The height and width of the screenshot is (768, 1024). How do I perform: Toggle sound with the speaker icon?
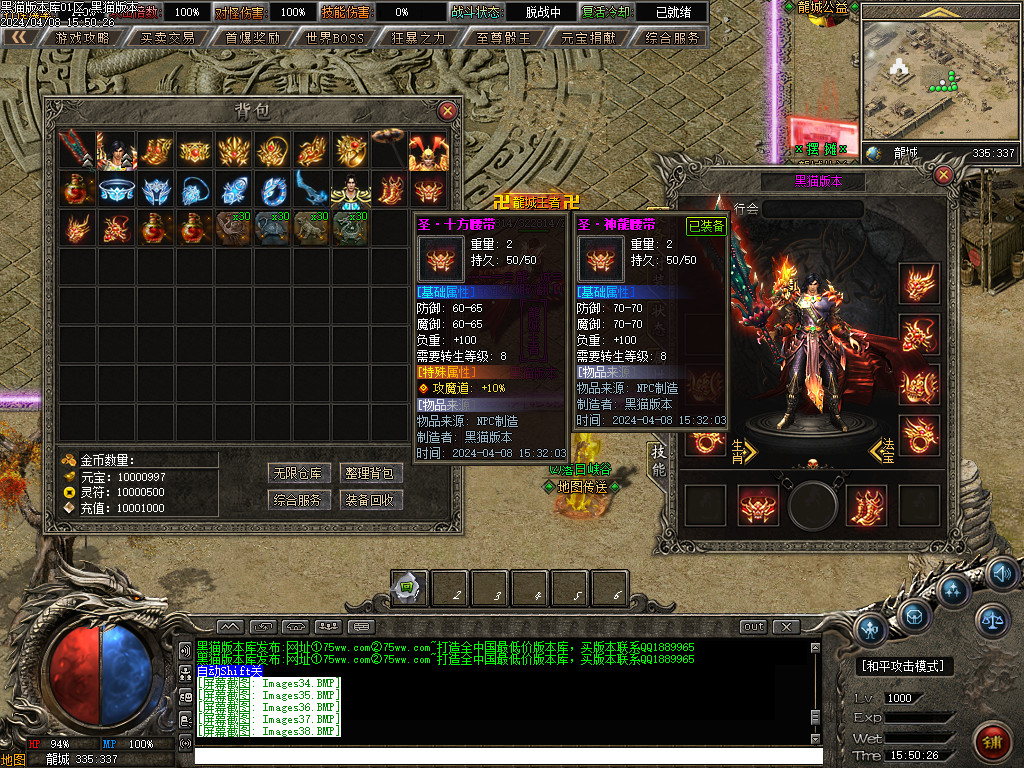tap(1002, 573)
